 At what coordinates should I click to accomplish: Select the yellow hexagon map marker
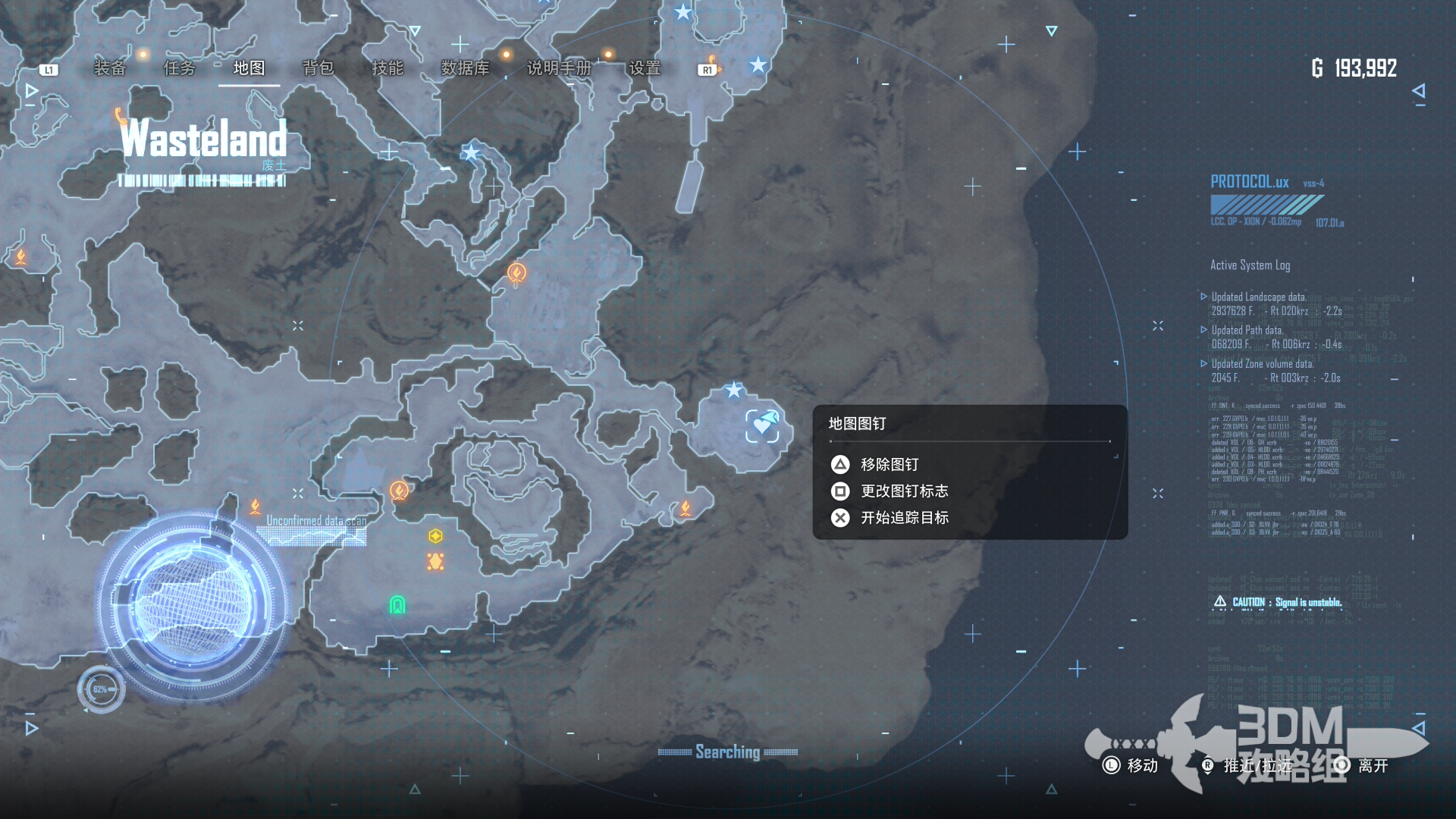pos(435,536)
